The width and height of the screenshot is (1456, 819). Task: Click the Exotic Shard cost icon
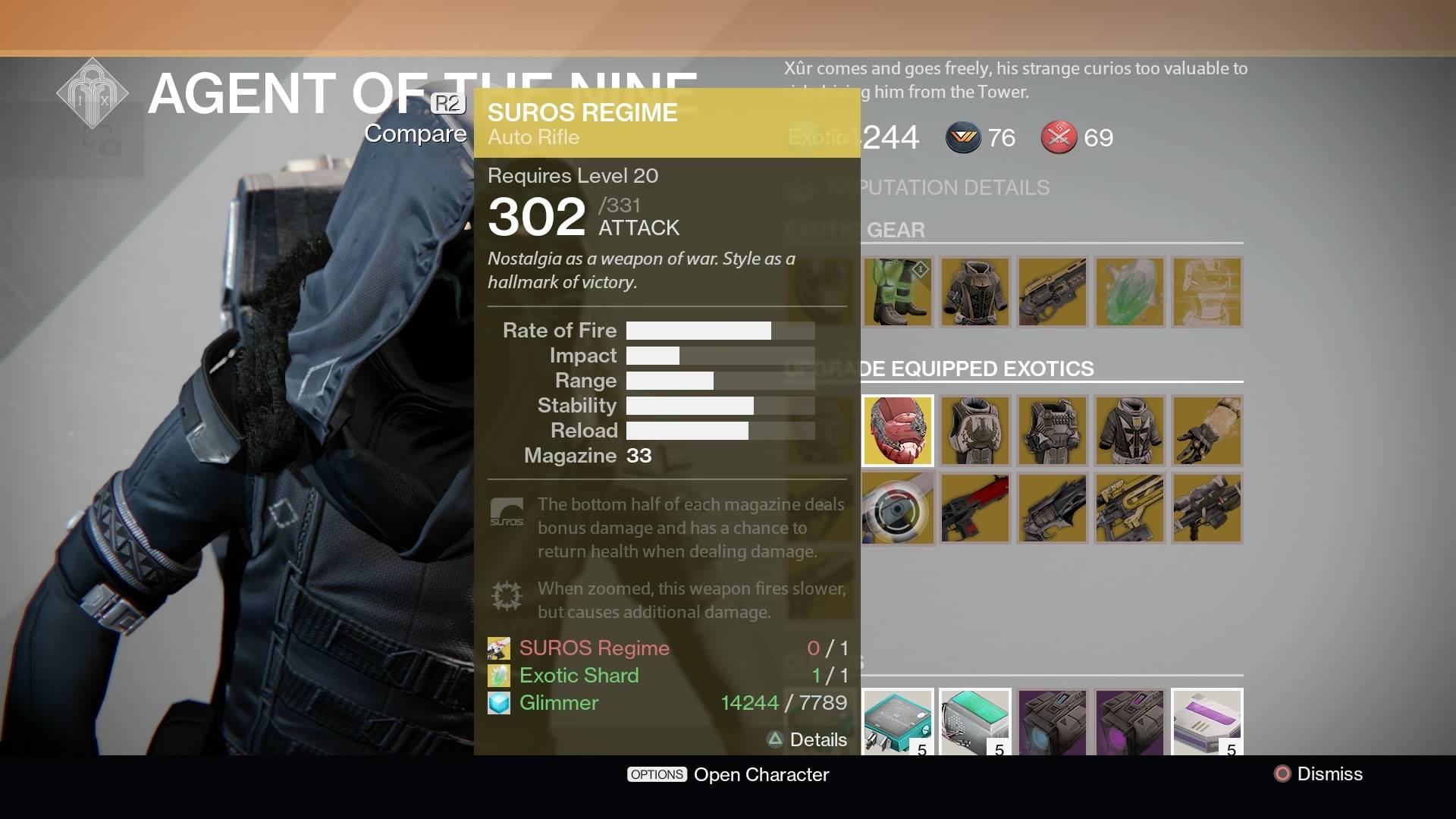click(499, 675)
